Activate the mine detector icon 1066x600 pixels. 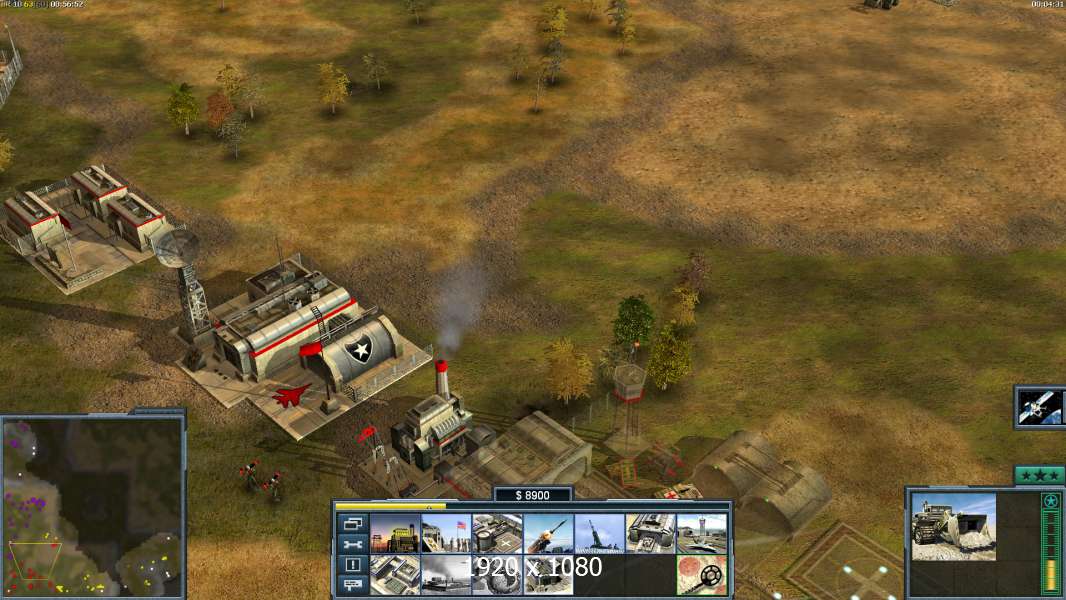click(x=702, y=574)
